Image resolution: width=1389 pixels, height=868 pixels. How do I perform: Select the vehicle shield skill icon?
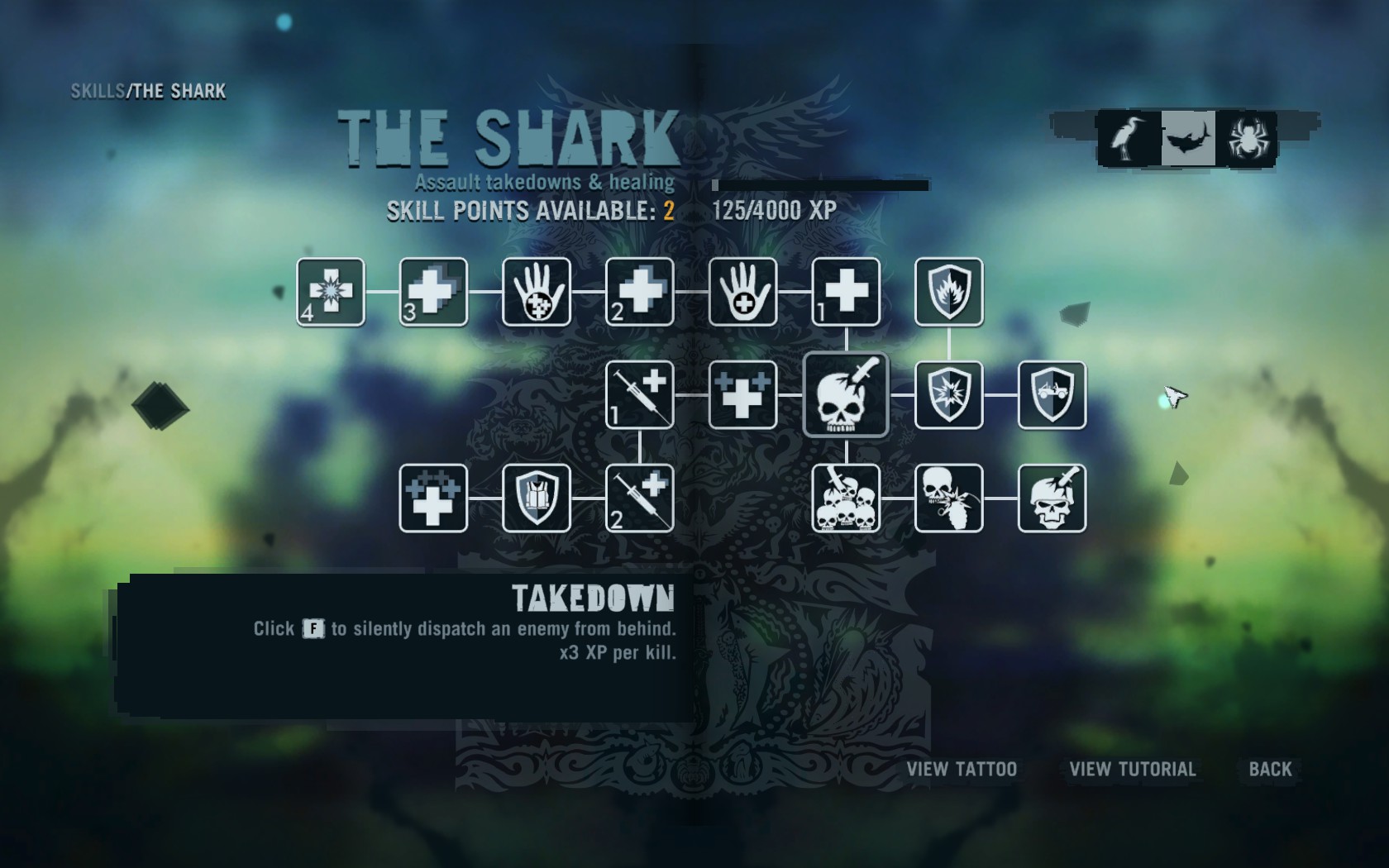[1052, 395]
